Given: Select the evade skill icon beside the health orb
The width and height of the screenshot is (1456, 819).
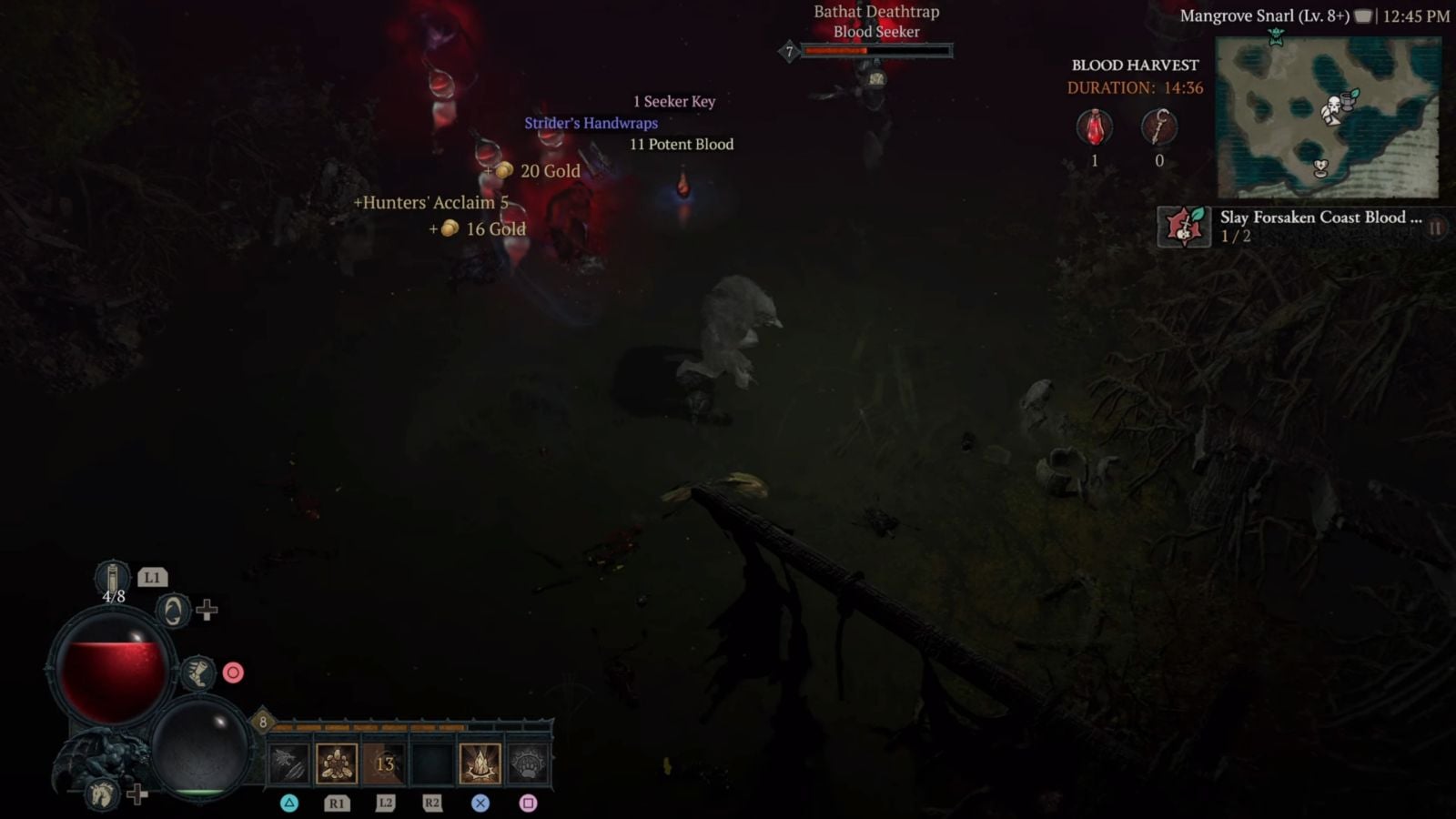Looking at the screenshot, I should (x=173, y=612).
